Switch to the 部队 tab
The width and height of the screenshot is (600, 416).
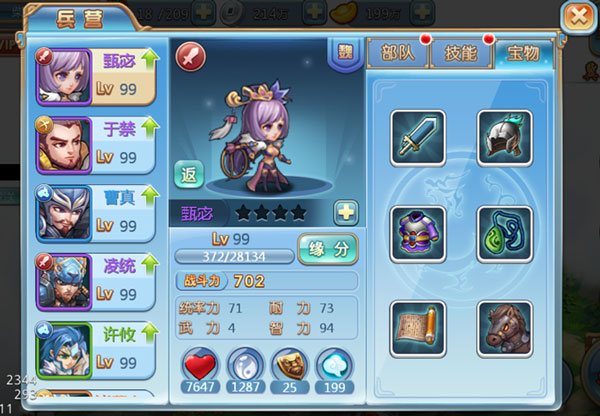click(395, 55)
